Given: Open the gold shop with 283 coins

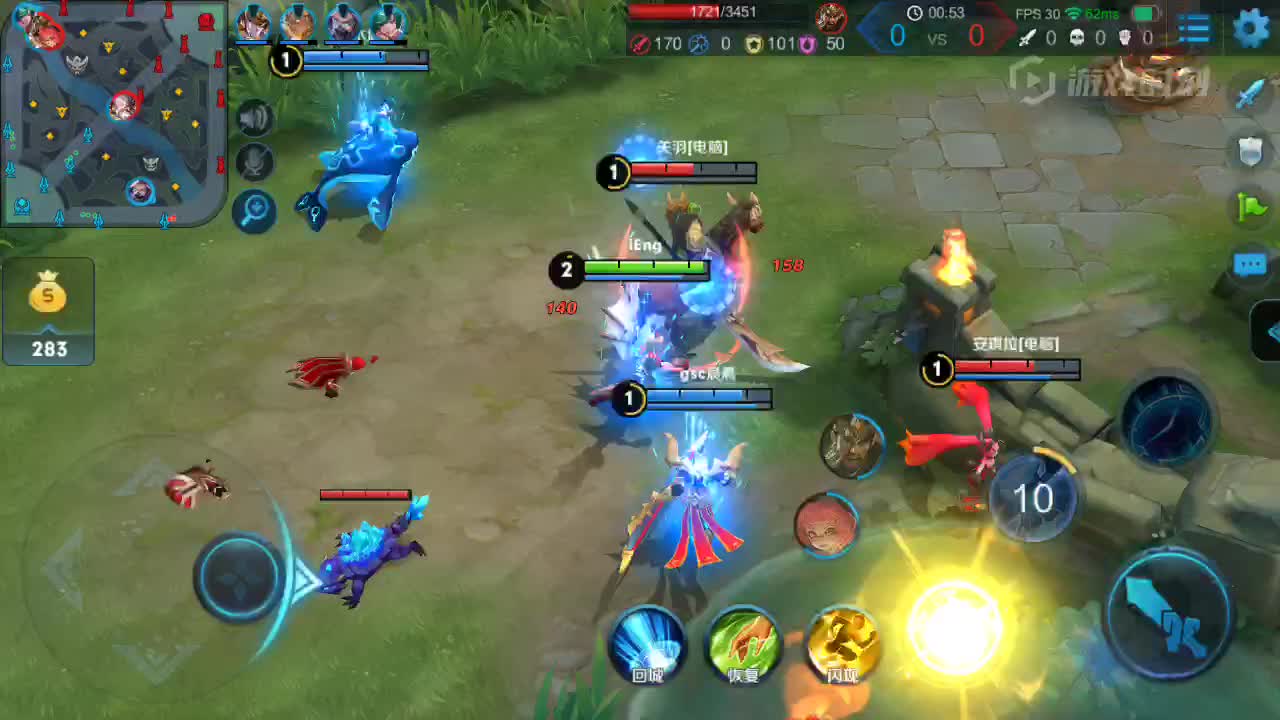Looking at the screenshot, I should point(48,310).
